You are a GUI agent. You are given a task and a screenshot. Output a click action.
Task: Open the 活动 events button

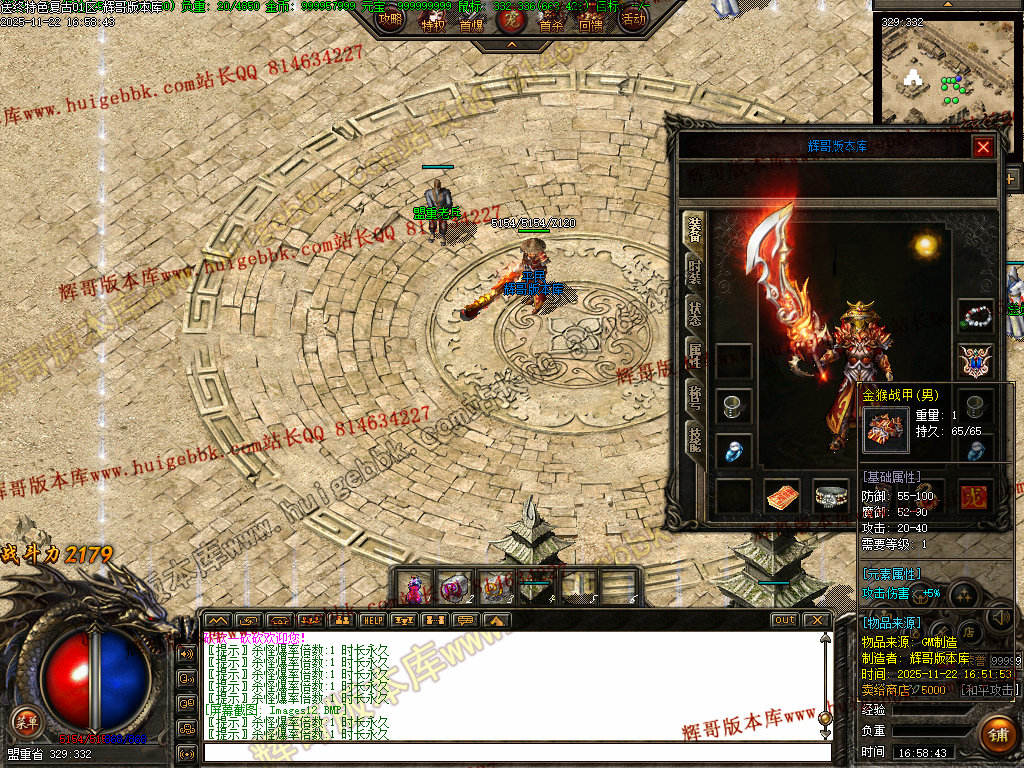click(x=633, y=18)
